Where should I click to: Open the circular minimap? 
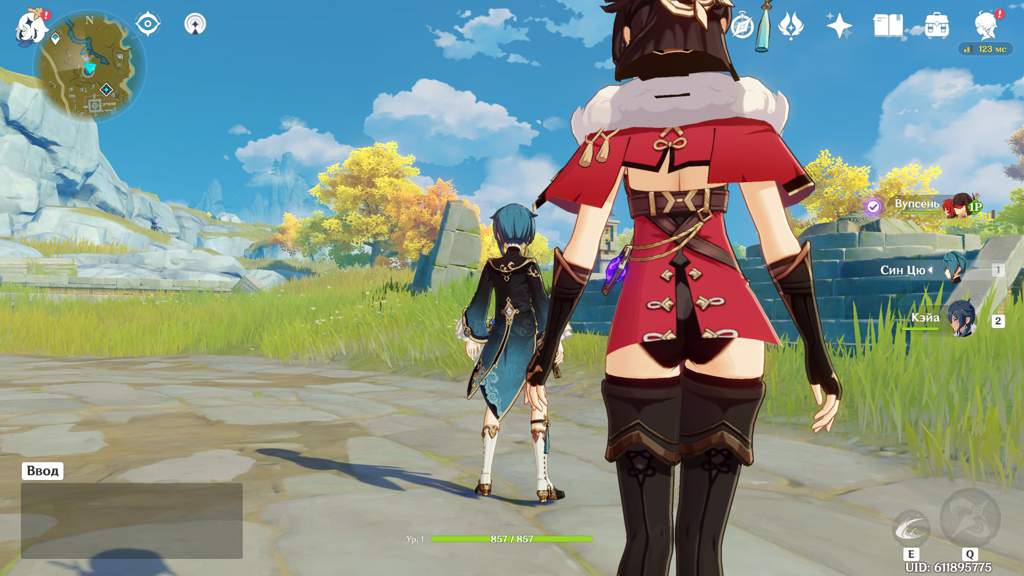pyautogui.click(x=89, y=67)
